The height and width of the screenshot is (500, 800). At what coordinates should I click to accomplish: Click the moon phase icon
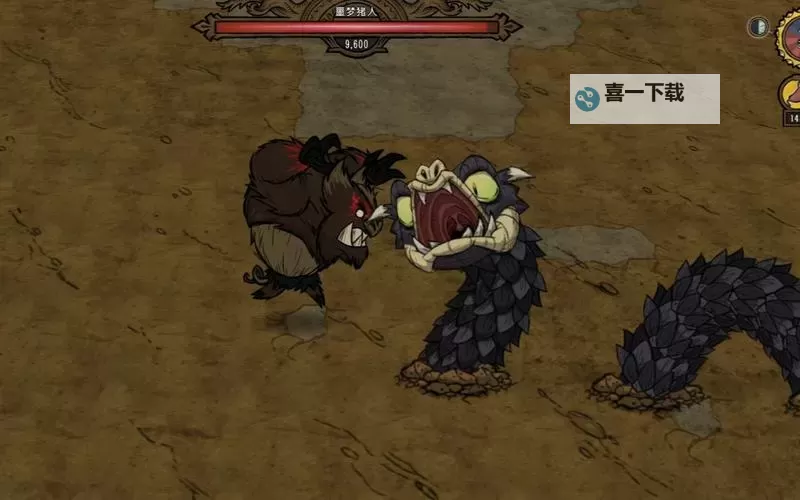click(758, 28)
